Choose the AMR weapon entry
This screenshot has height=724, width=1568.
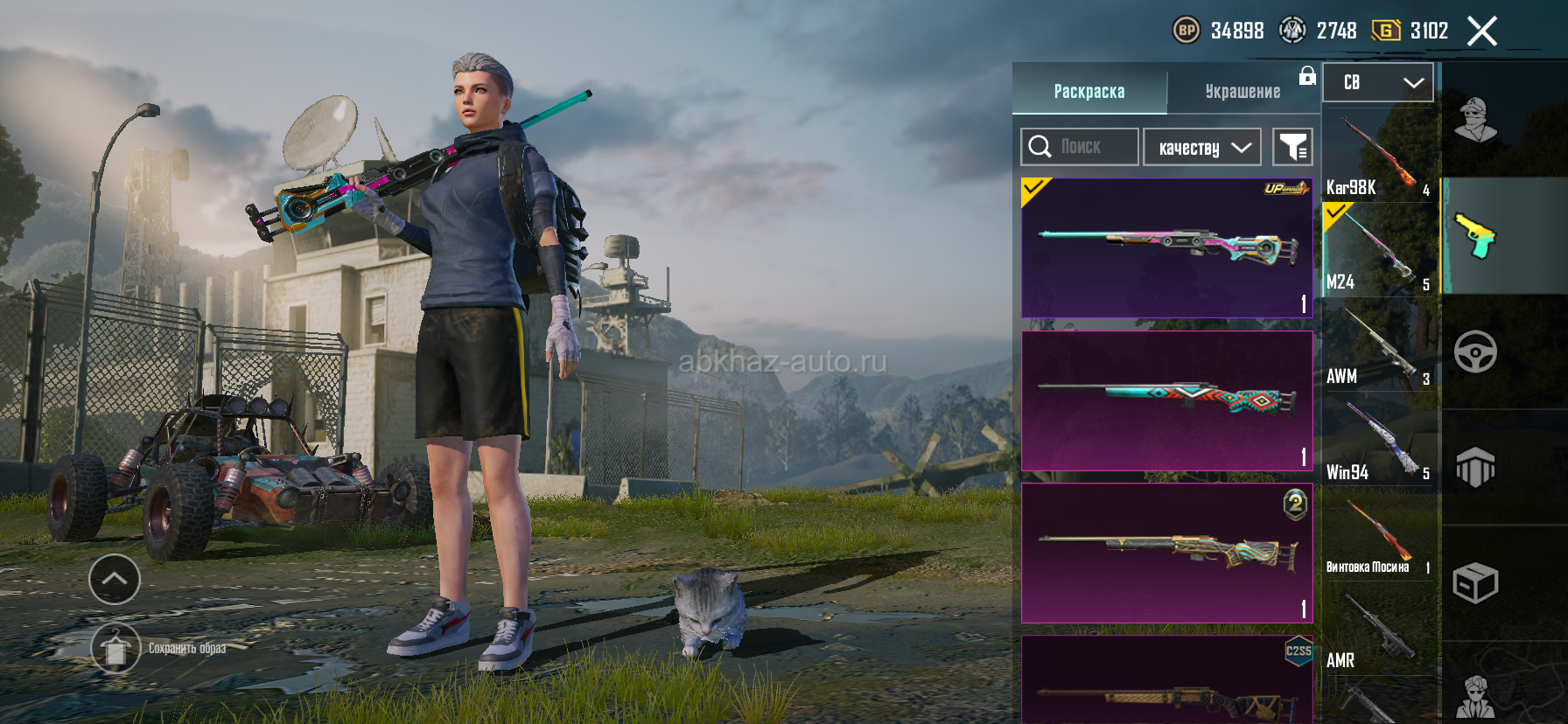[x=1378, y=630]
